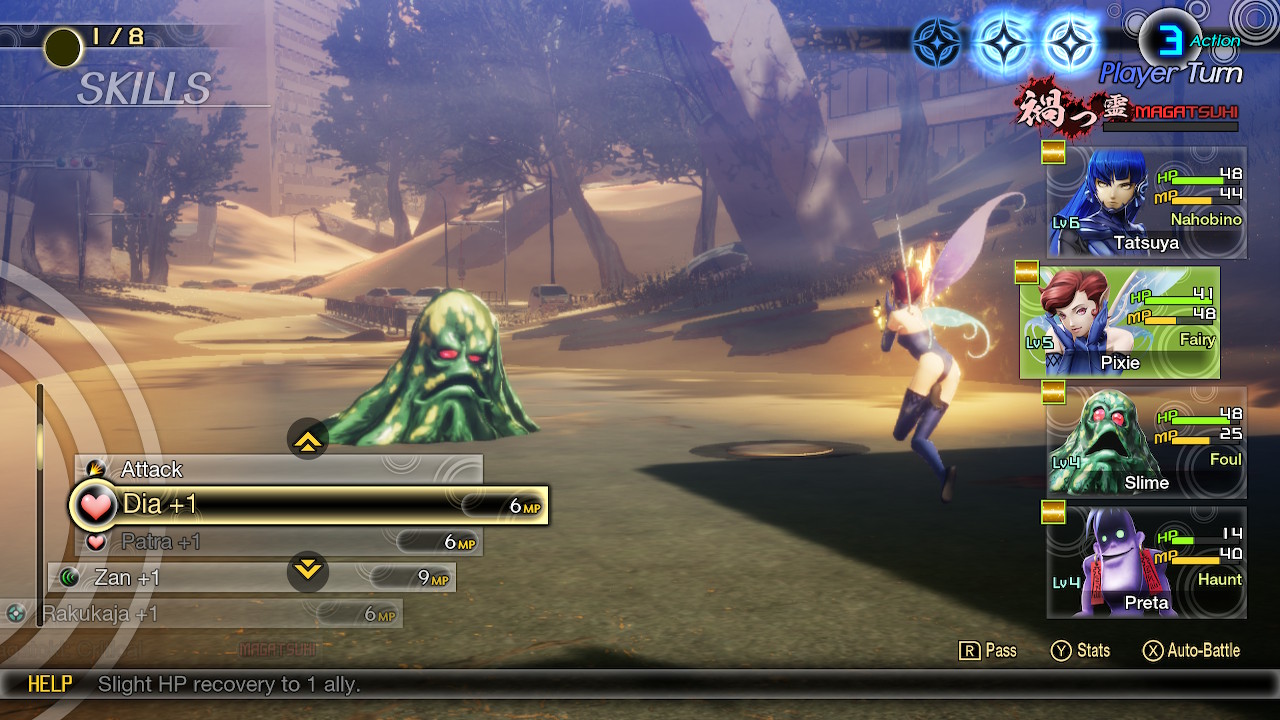
Task: Click the Pass turn option
Action: pyautogui.click(x=988, y=651)
